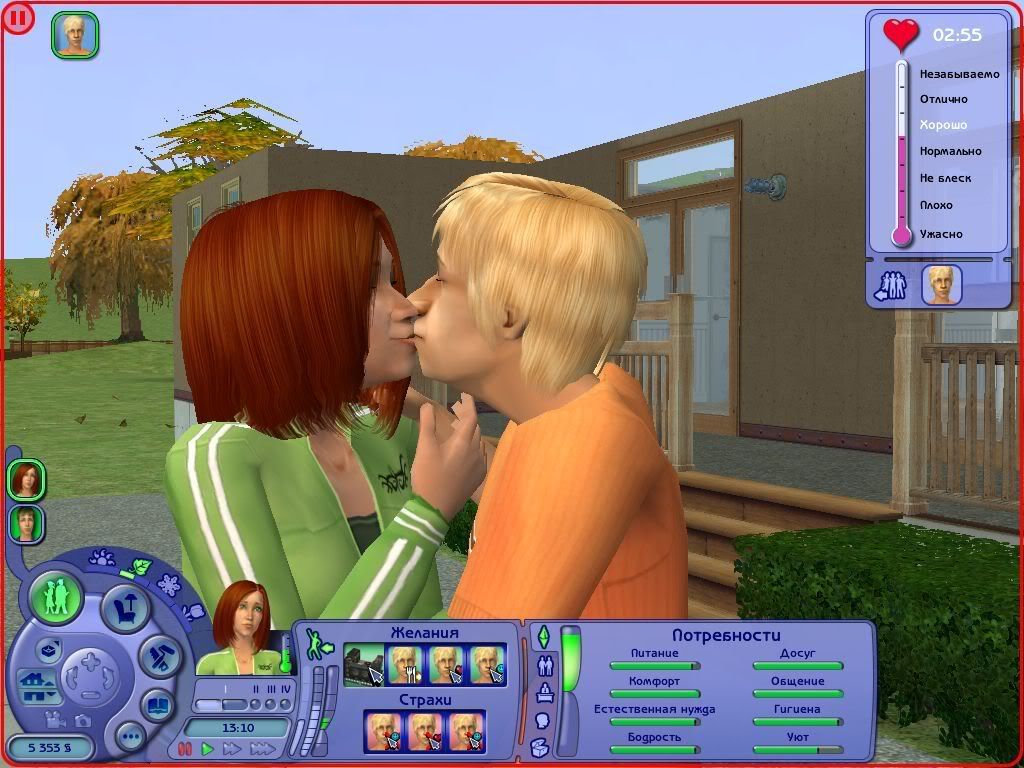Take a snapshot with the camera icon
Screen dimensions: 1024x768
point(82,720)
